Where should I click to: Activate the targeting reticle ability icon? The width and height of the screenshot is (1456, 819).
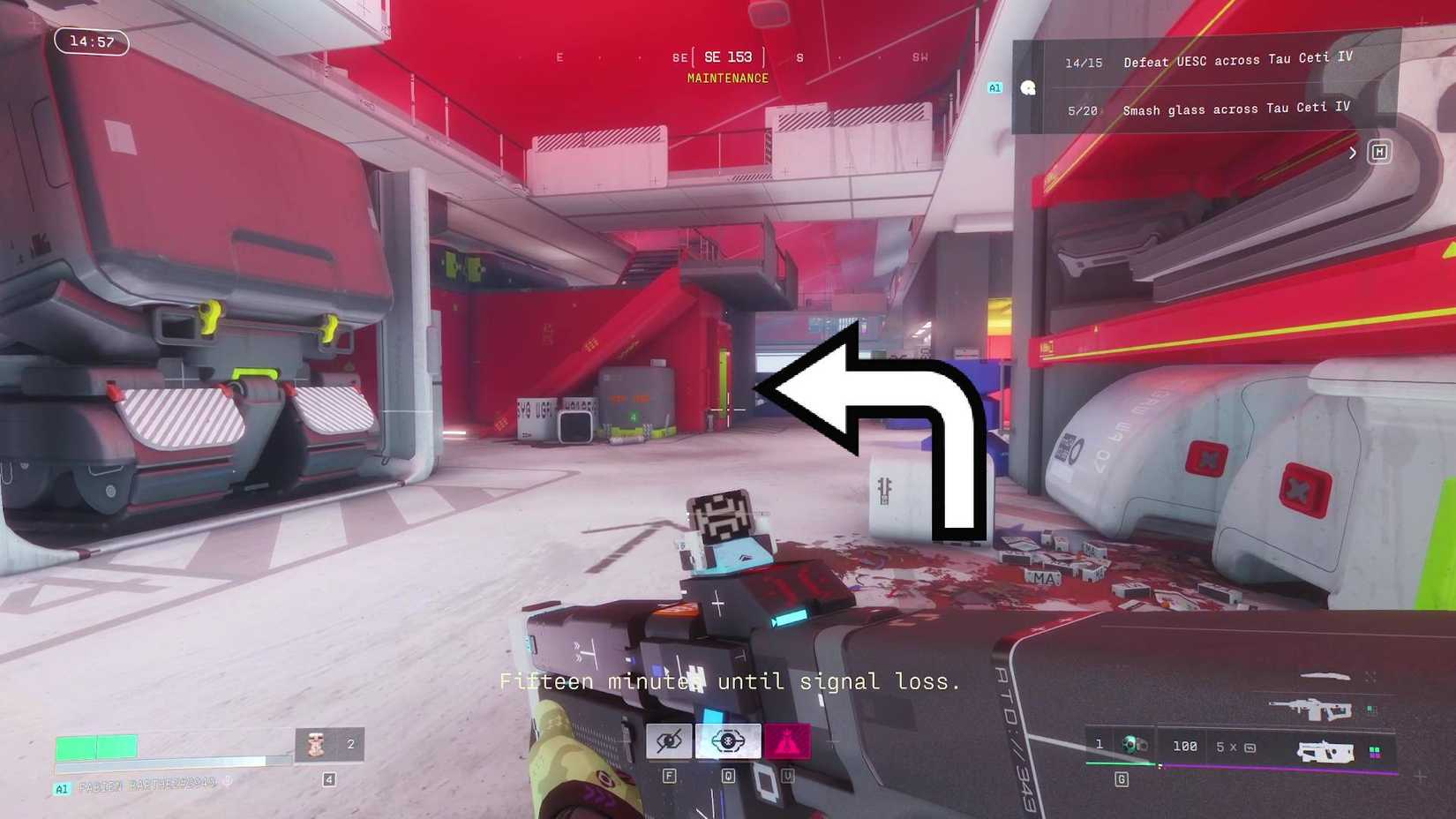tap(727, 740)
